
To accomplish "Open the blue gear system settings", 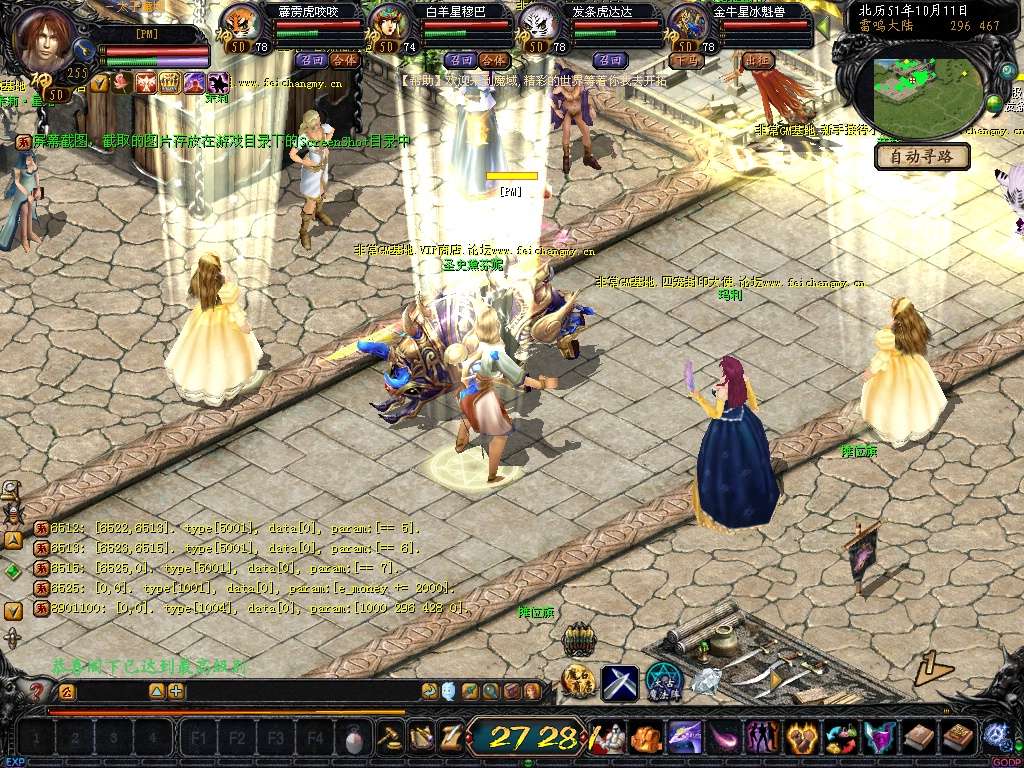I will 997,736.
